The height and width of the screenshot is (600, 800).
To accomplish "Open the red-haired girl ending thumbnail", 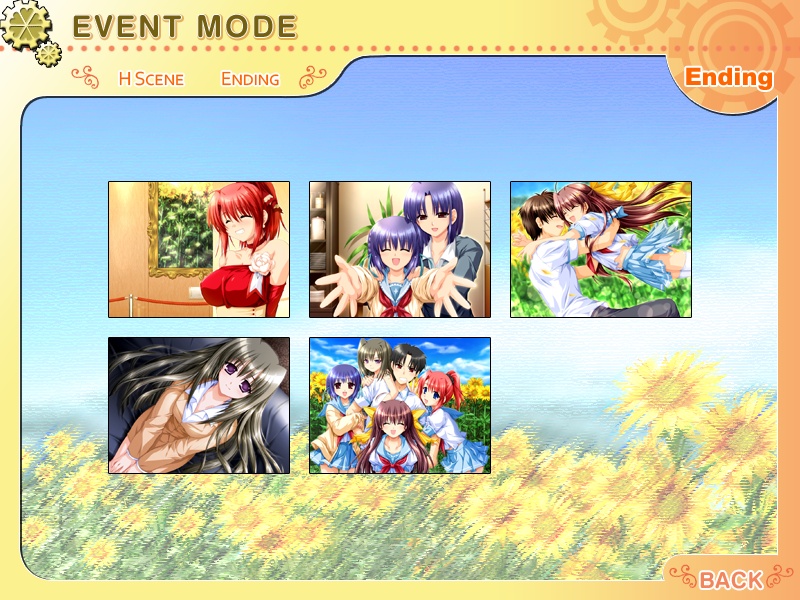I will pos(199,250).
